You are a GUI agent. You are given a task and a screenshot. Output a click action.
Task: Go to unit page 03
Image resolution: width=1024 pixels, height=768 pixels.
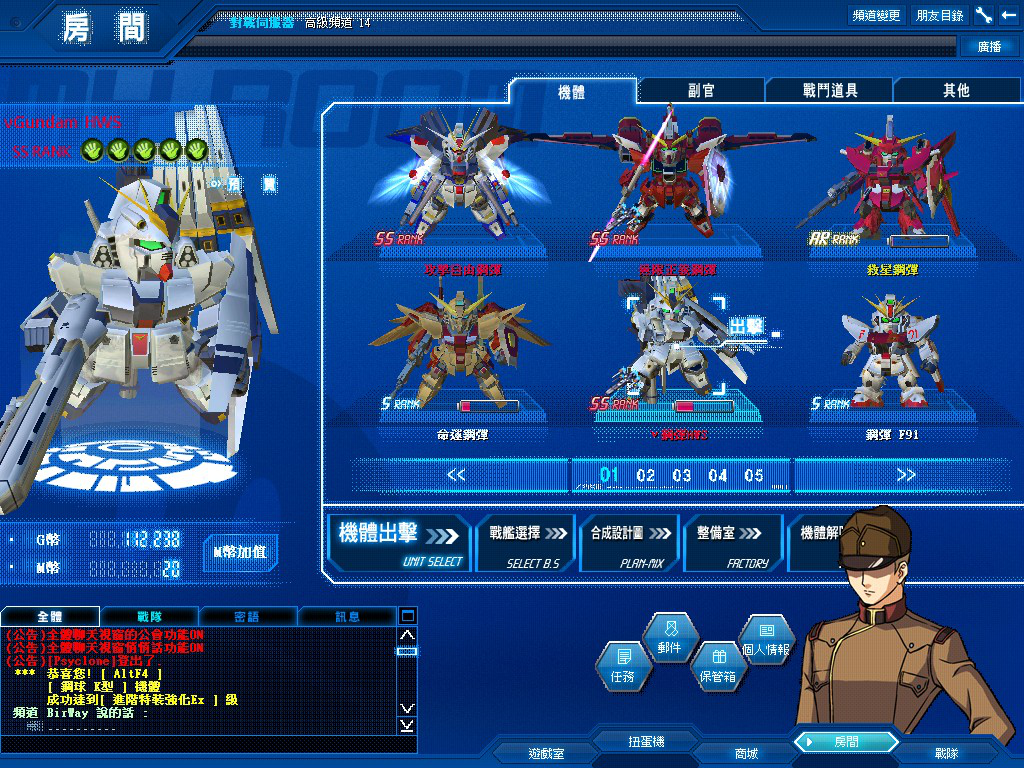[x=682, y=475]
